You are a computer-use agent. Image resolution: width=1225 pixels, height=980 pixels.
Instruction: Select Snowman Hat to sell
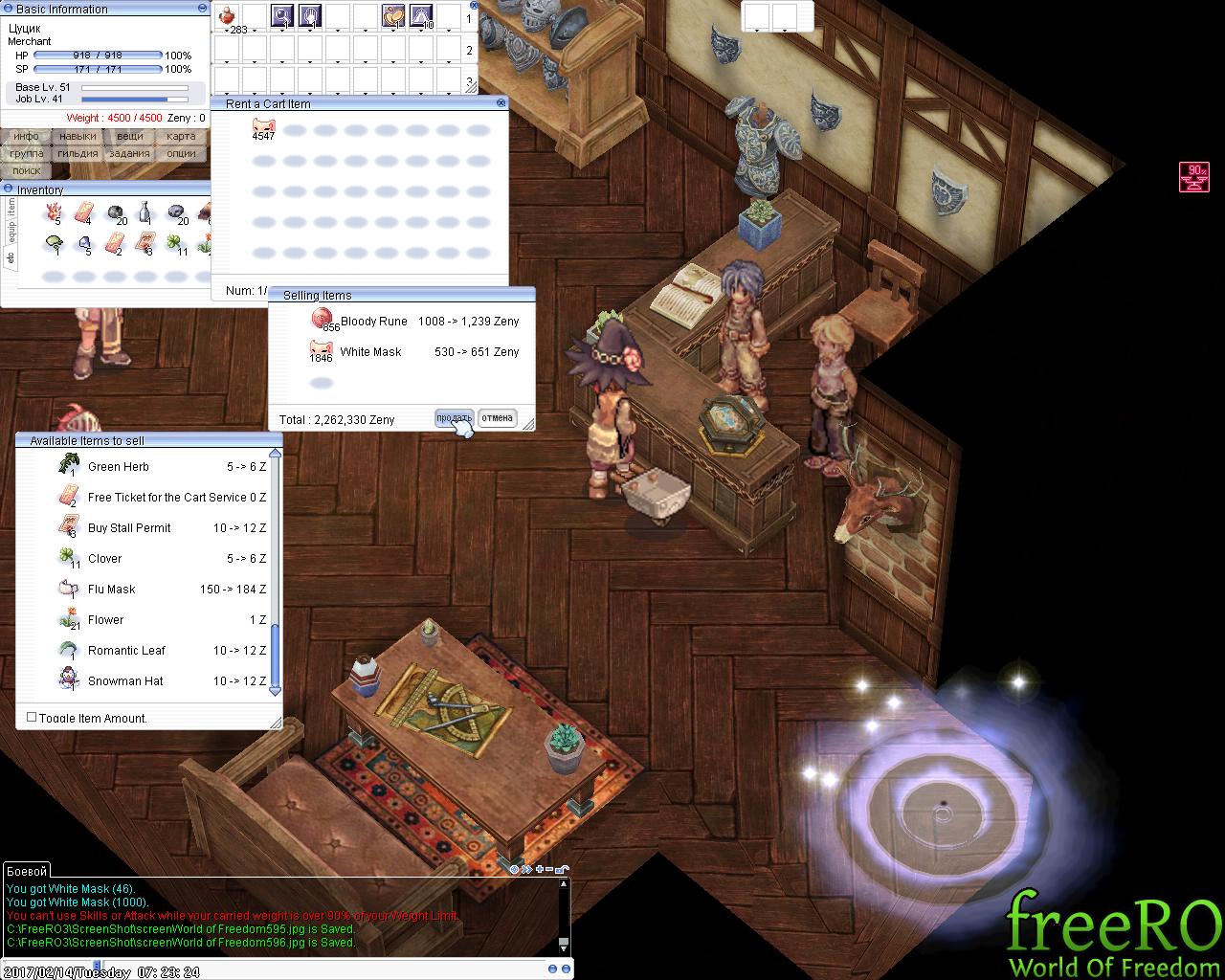[125, 681]
